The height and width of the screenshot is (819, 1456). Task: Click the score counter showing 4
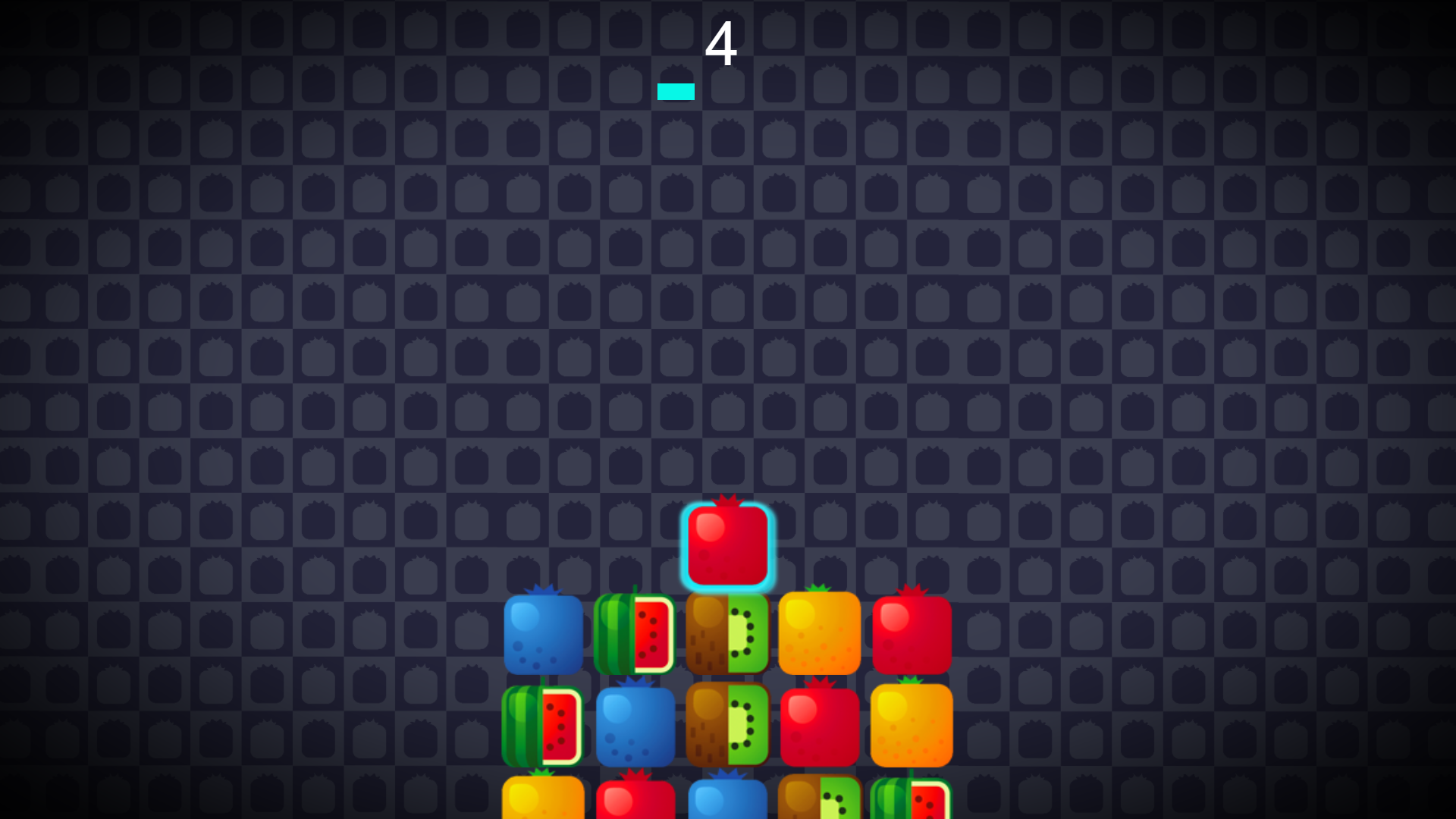[722, 44]
